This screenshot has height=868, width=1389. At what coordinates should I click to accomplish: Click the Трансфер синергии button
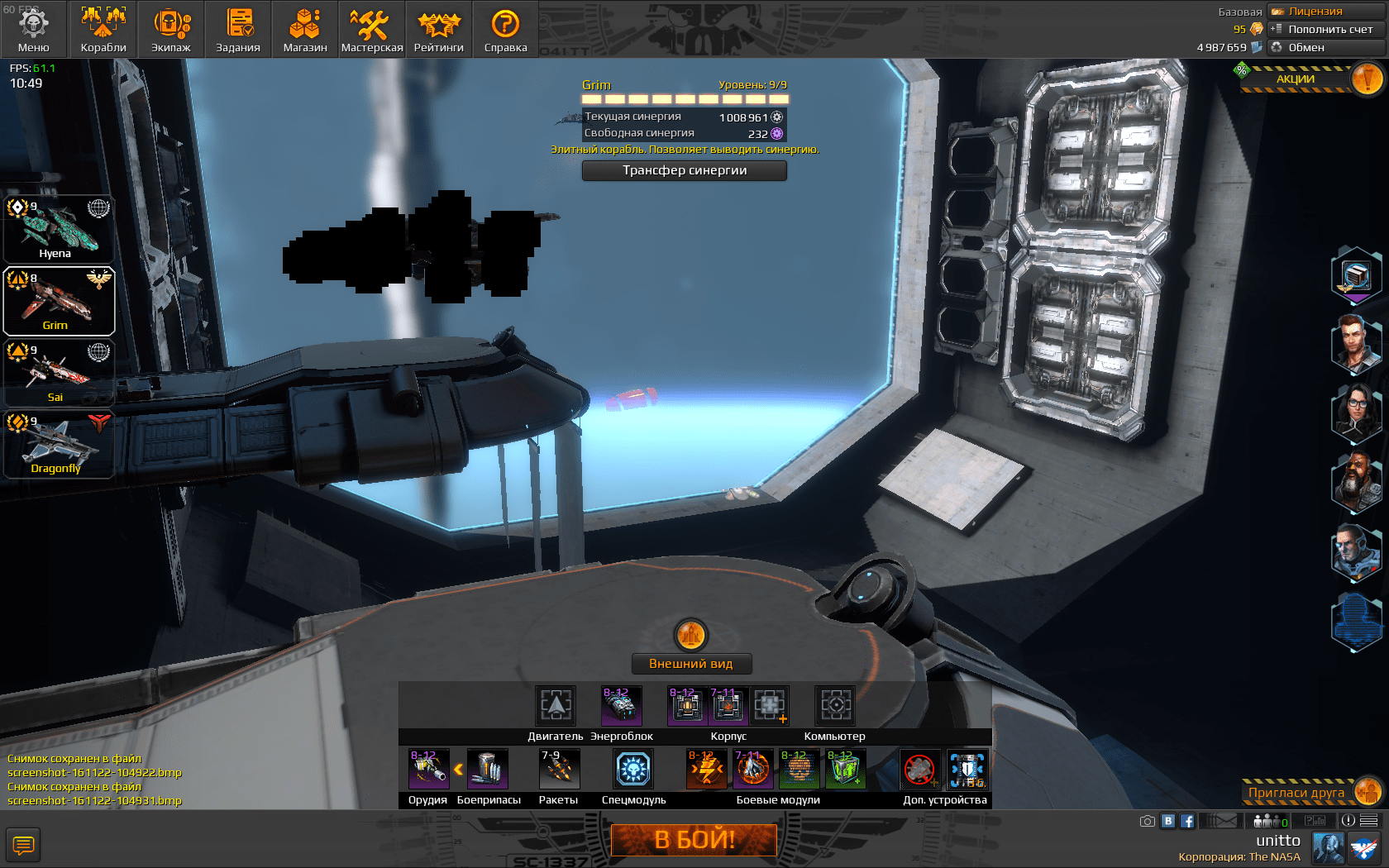(685, 170)
